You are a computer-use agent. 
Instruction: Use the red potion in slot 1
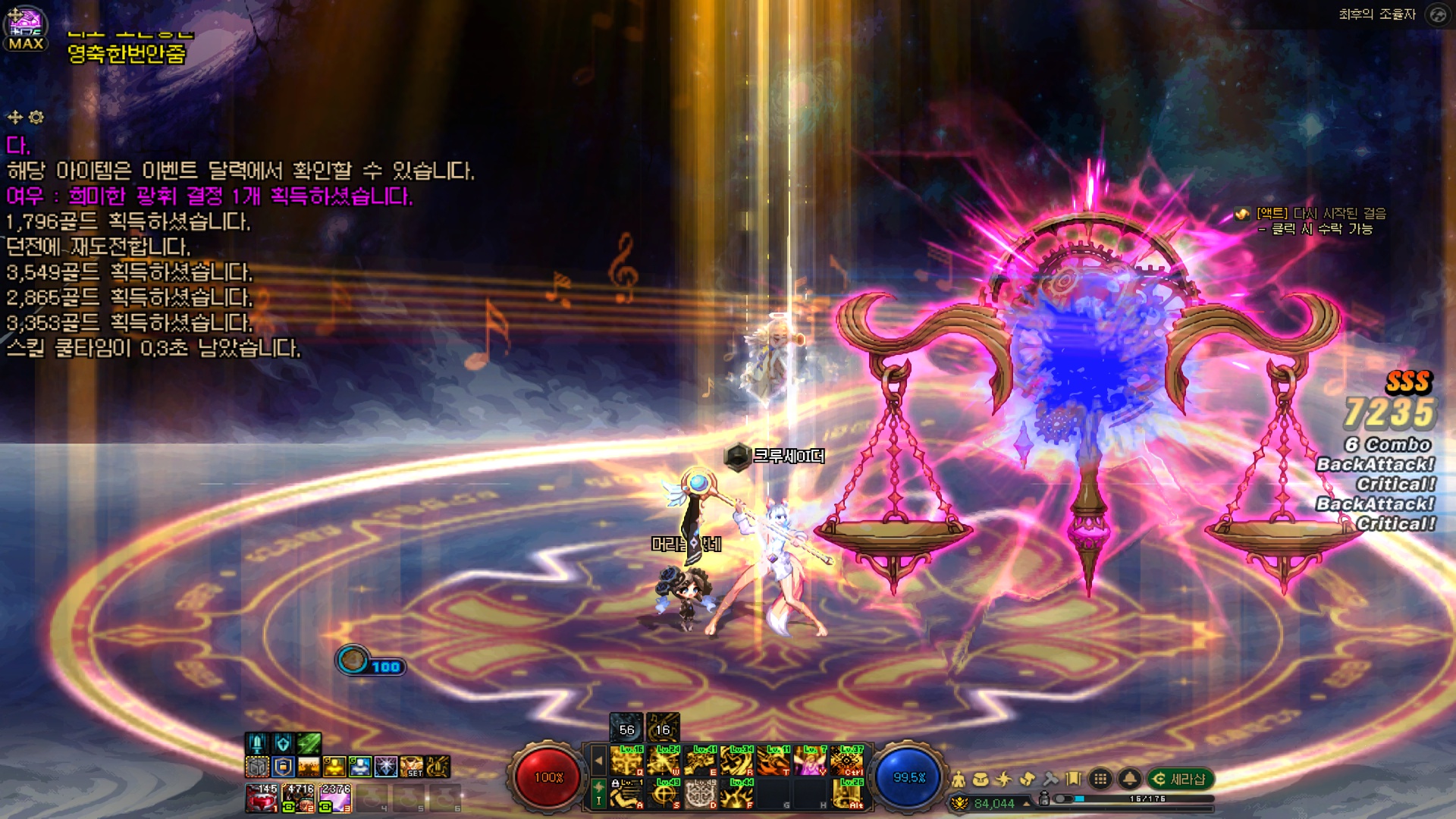point(262,799)
